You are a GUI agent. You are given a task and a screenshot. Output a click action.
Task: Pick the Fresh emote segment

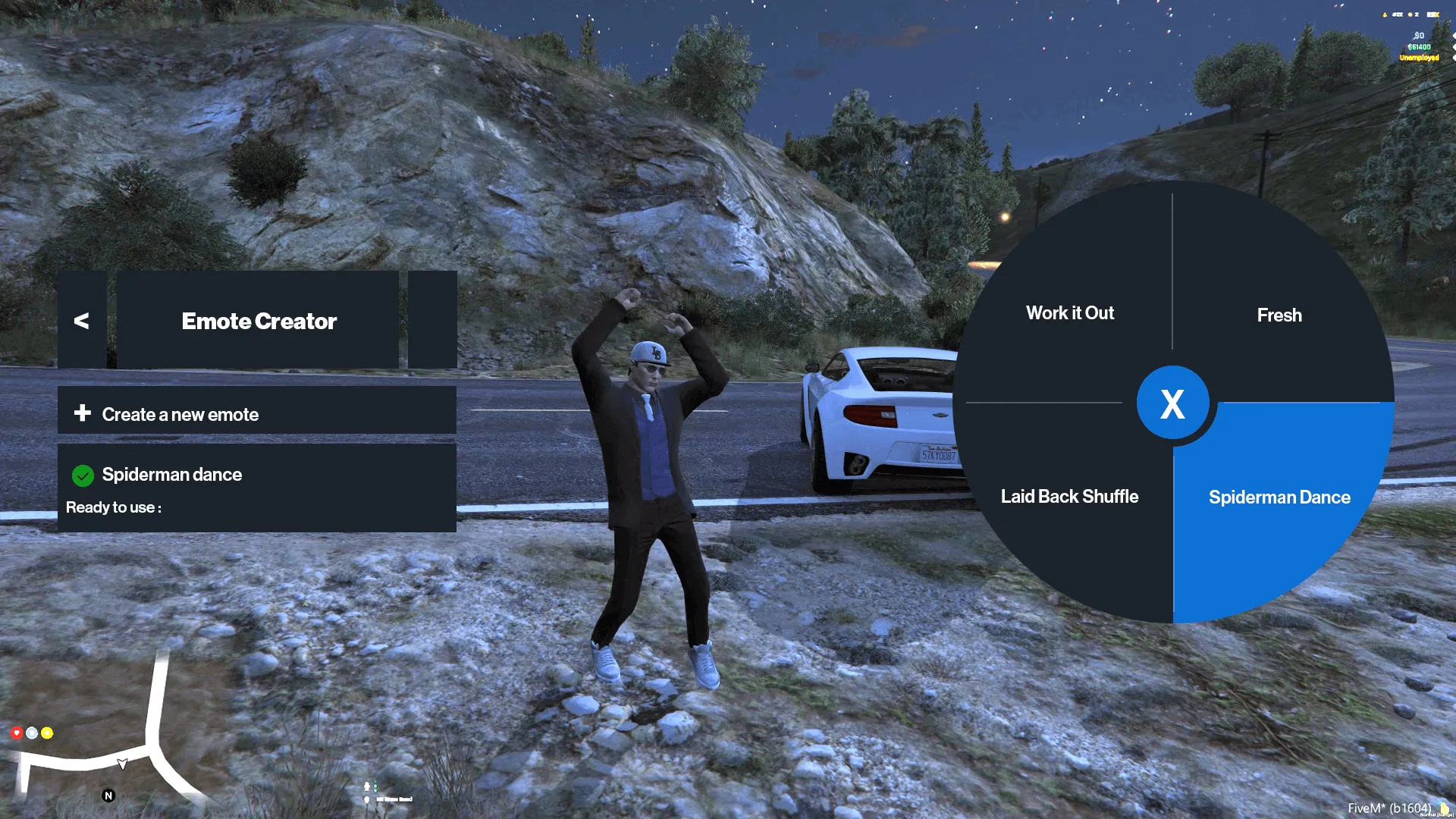(x=1279, y=315)
